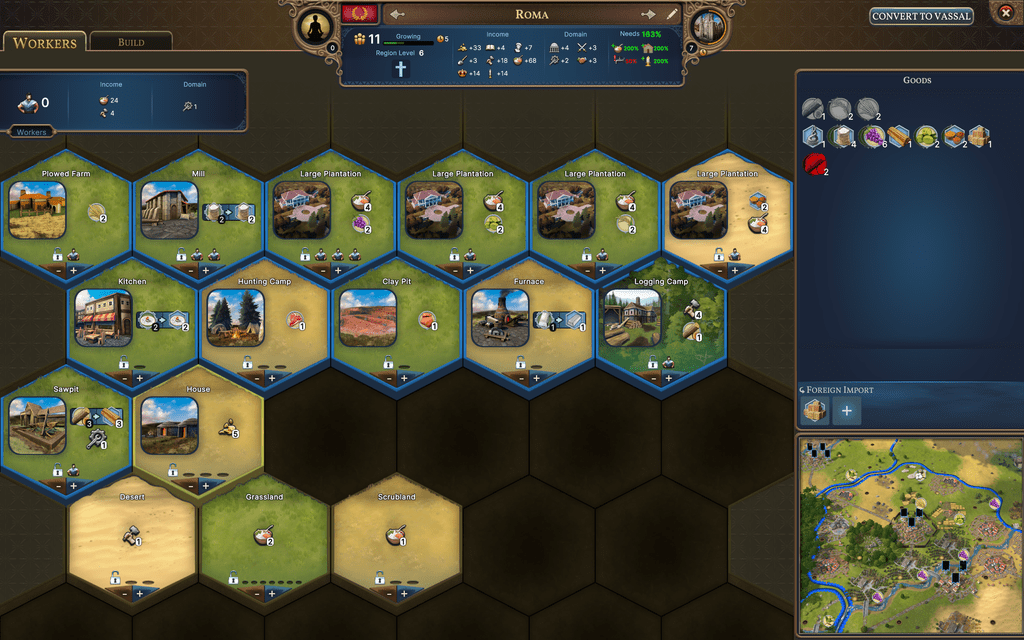Toggle the lock on the Plowed Farm

[x=57, y=255]
